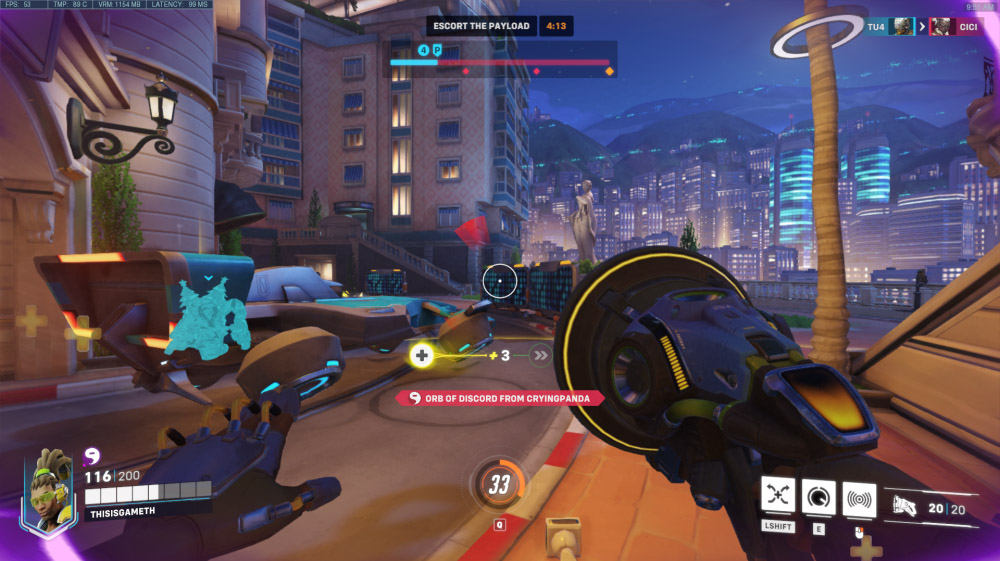
Task: Select the healing boost plus icon
Action: (422, 355)
